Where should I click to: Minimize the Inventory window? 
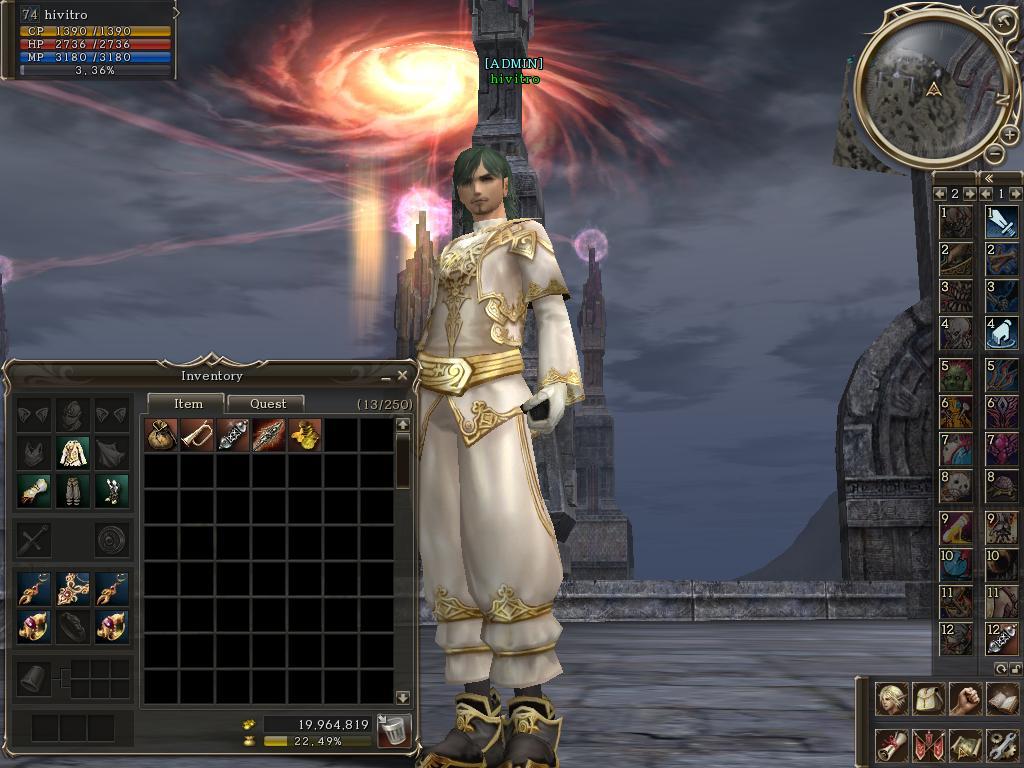coord(386,377)
